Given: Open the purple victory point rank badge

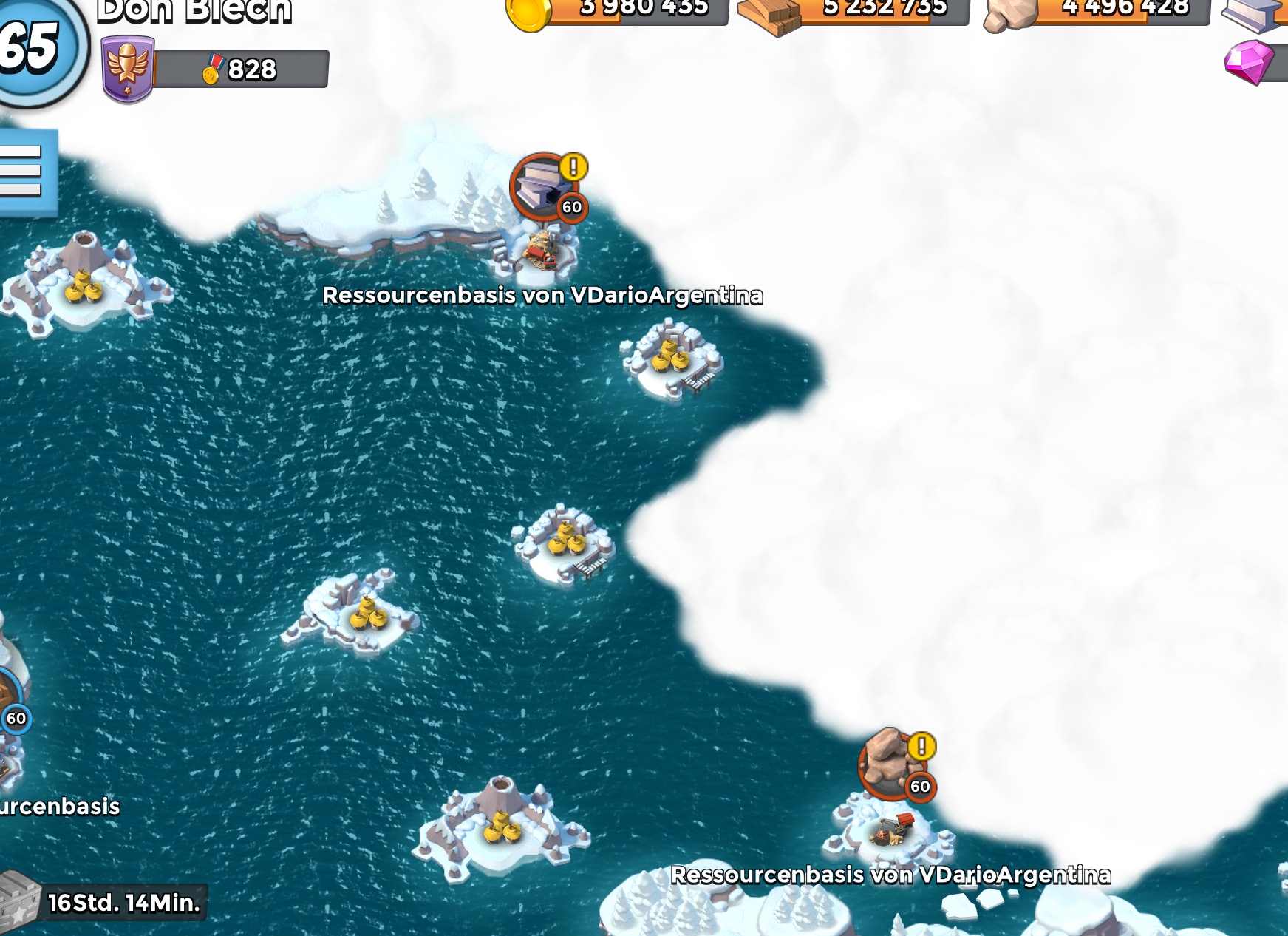Looking at the screenshot, I should click(x=127, y=69).
